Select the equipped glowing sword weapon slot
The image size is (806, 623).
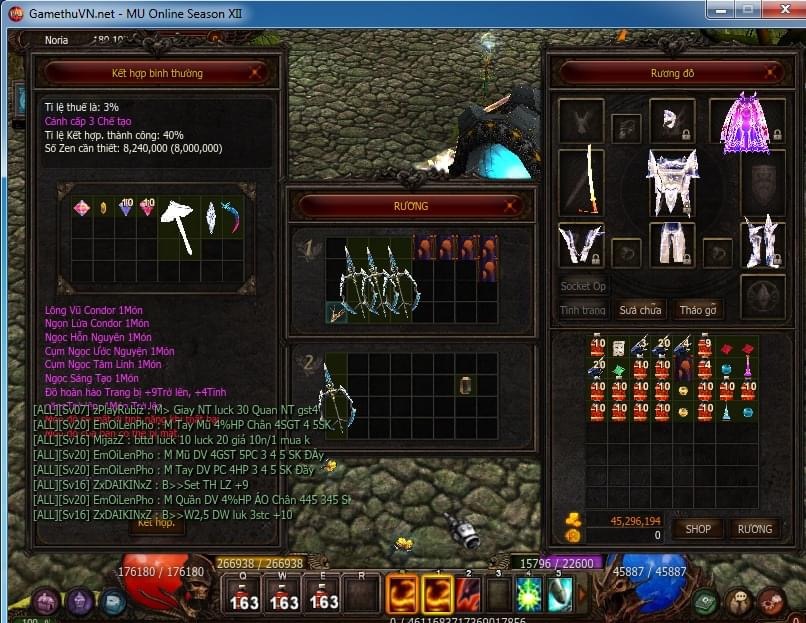[582, 181]
